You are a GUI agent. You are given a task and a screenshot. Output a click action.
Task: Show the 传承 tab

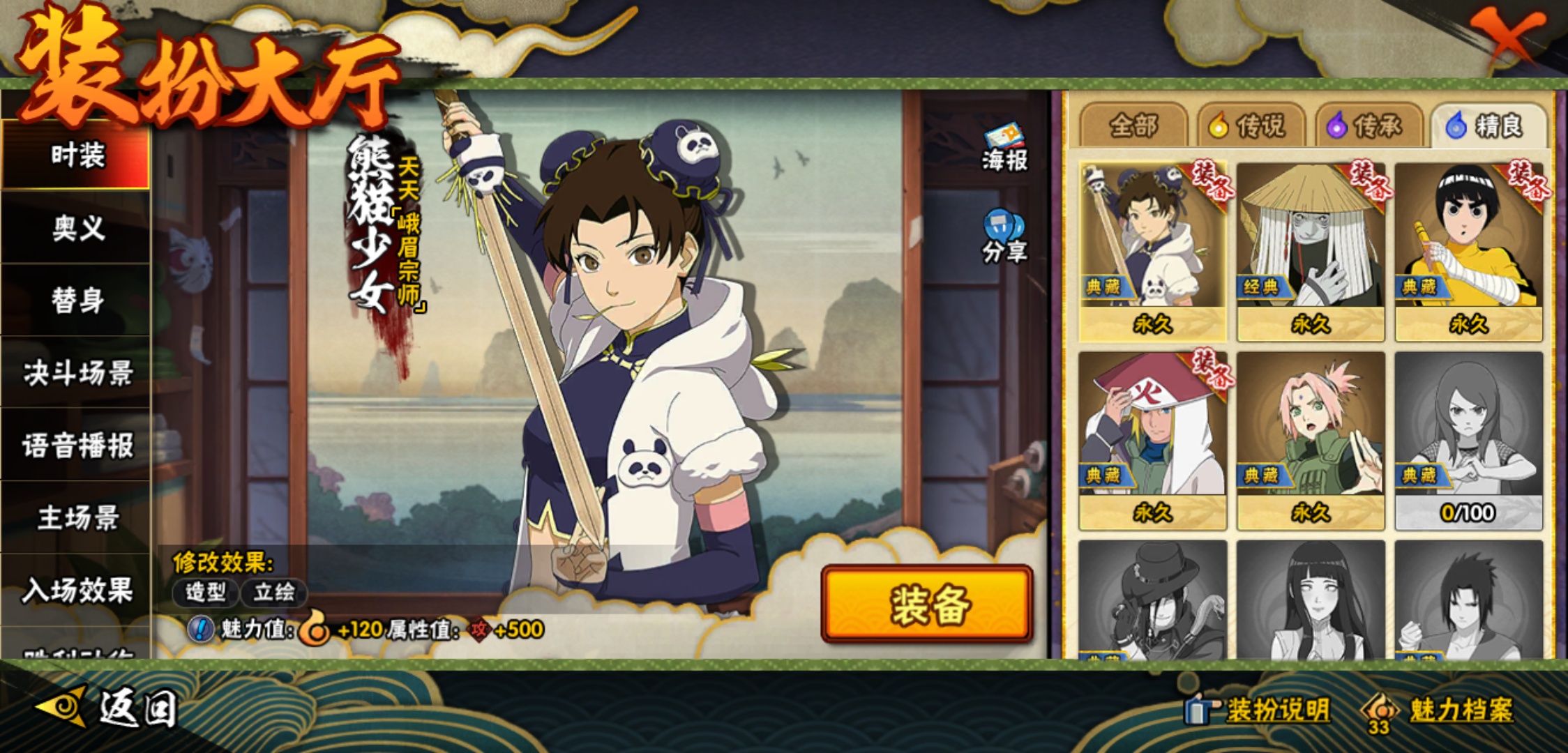pos(1369,126)
